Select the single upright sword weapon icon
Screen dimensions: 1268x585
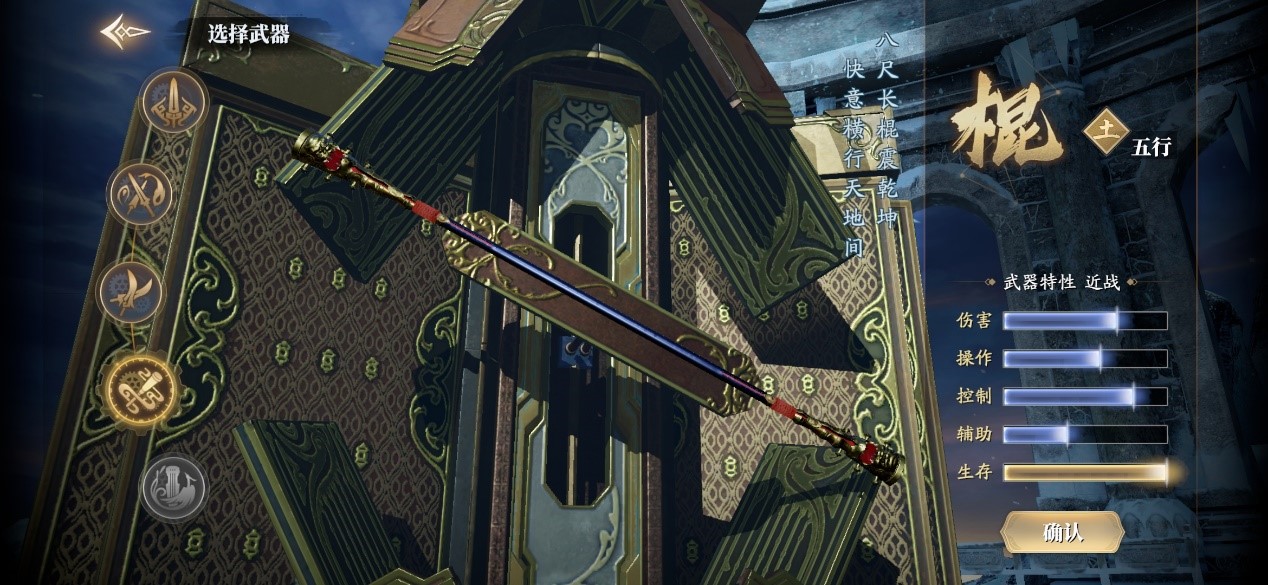(174, 101)
